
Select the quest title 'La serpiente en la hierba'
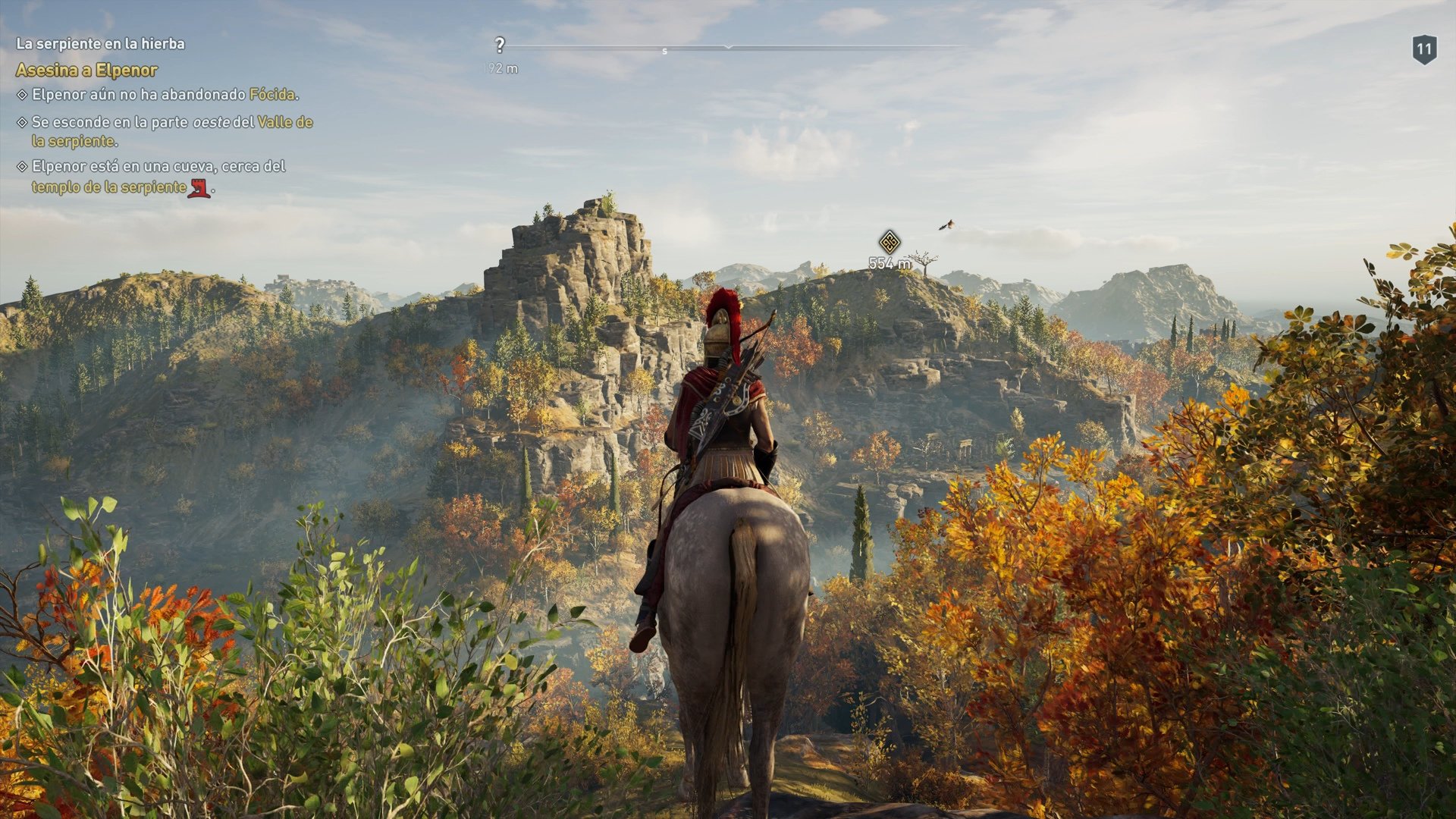(101, 43)
